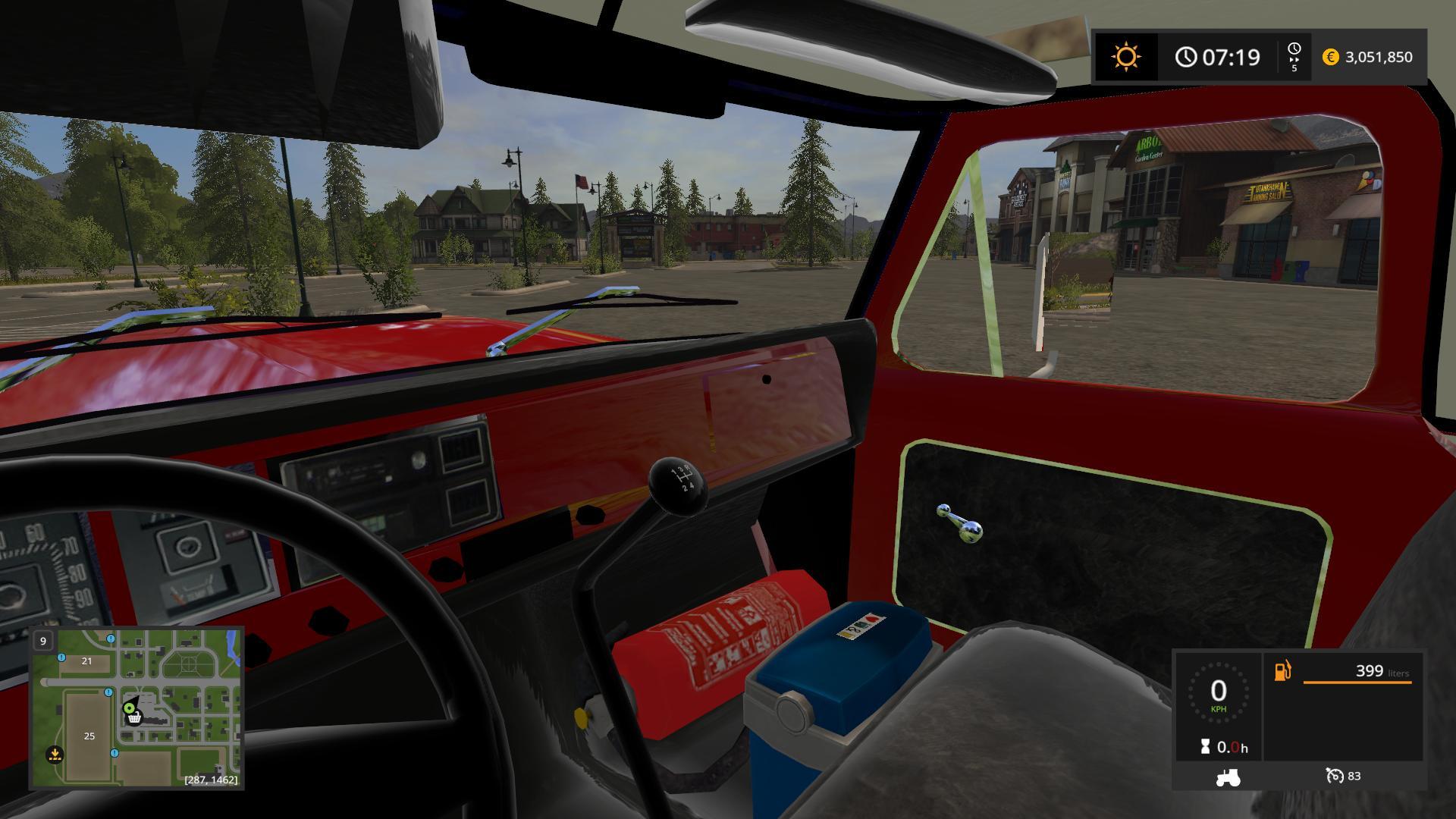This screenshot has height=819, width=1456.
Task: Click the minimap in the corner
Action: click(136, 708)
